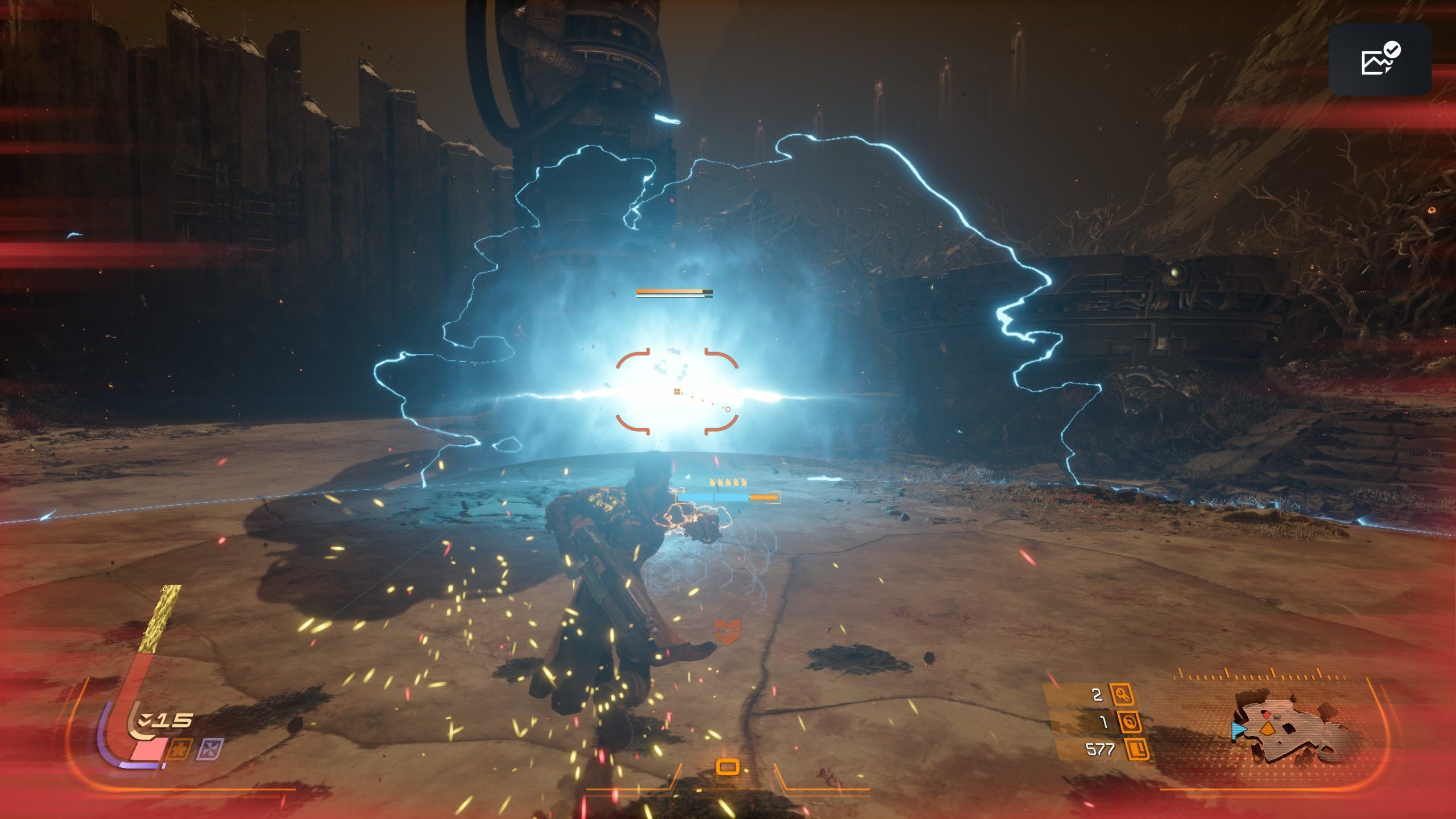Select the ether resource icon
1456x819 pixels.
[x=1129, y=722]
